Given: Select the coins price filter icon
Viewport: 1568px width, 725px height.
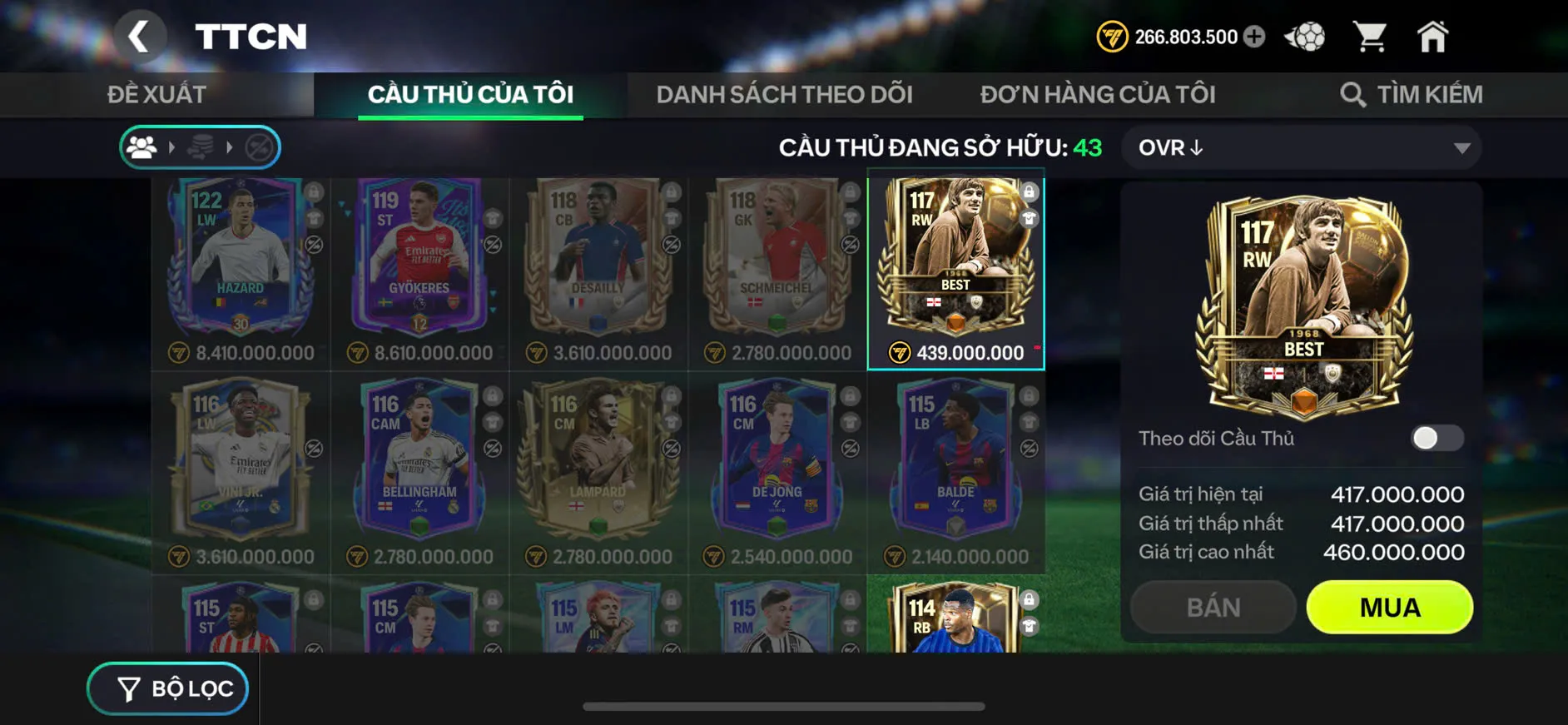Looking at the screenshot, I should tap(201, 147).
